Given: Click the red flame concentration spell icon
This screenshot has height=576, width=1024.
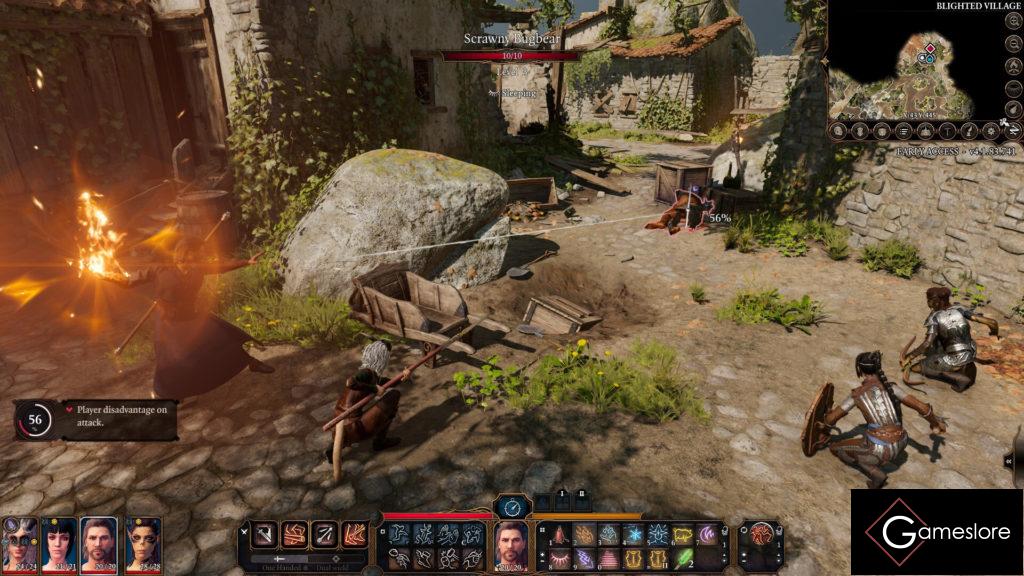Looking at the screenshot, I should tap(760, 533).
